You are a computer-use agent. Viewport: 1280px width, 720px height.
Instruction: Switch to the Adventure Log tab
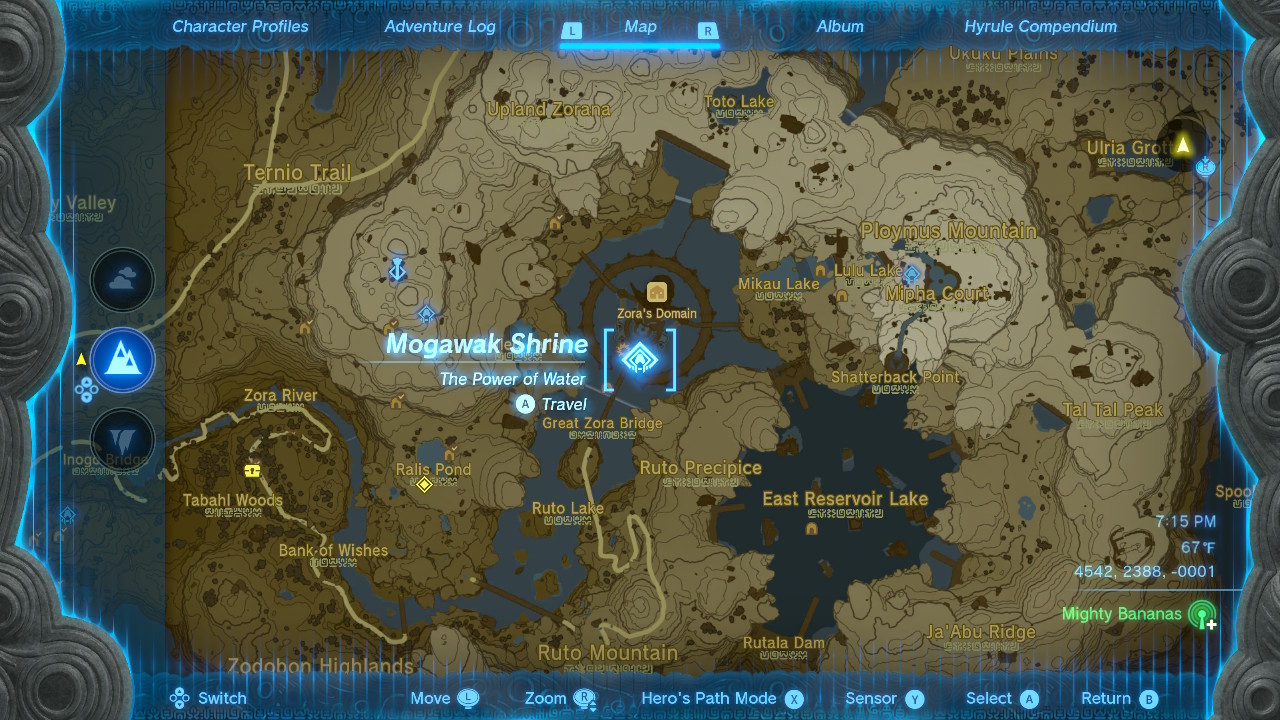pyautogui.click(x=440, y=26)
